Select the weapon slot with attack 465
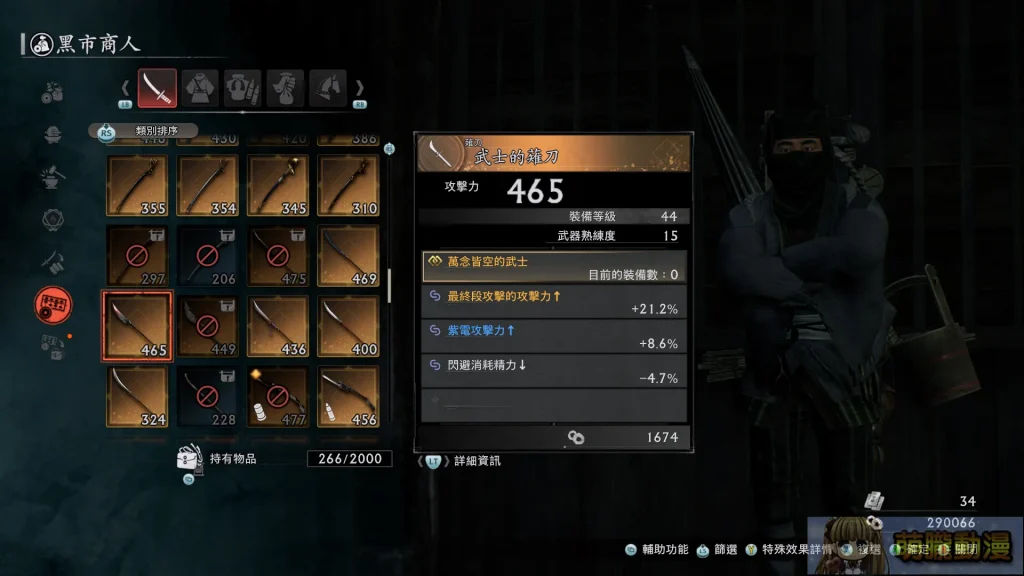Image resolution: width=1024 pixels, height=576 pixels. coord(137,325)
